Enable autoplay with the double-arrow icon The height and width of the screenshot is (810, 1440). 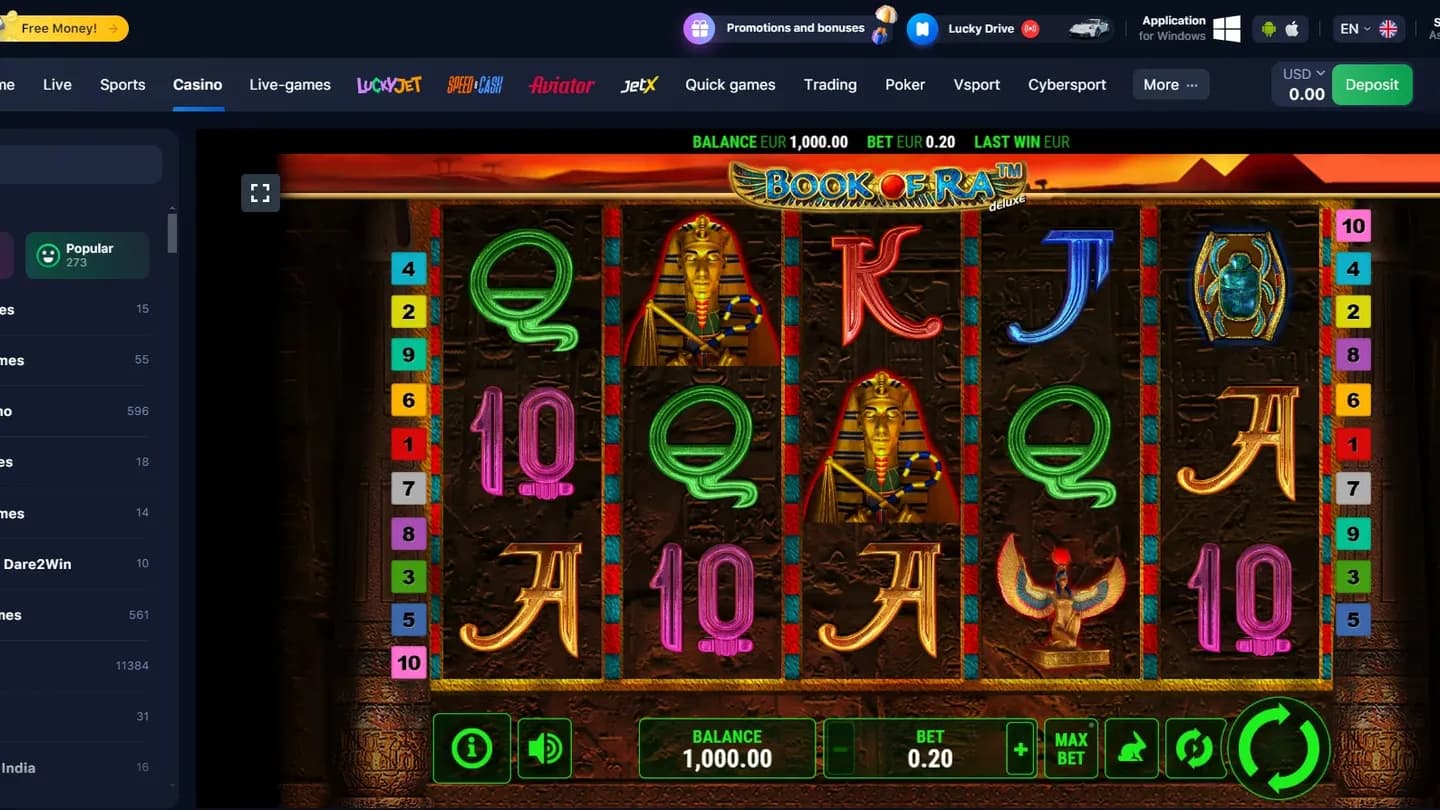1194,748
